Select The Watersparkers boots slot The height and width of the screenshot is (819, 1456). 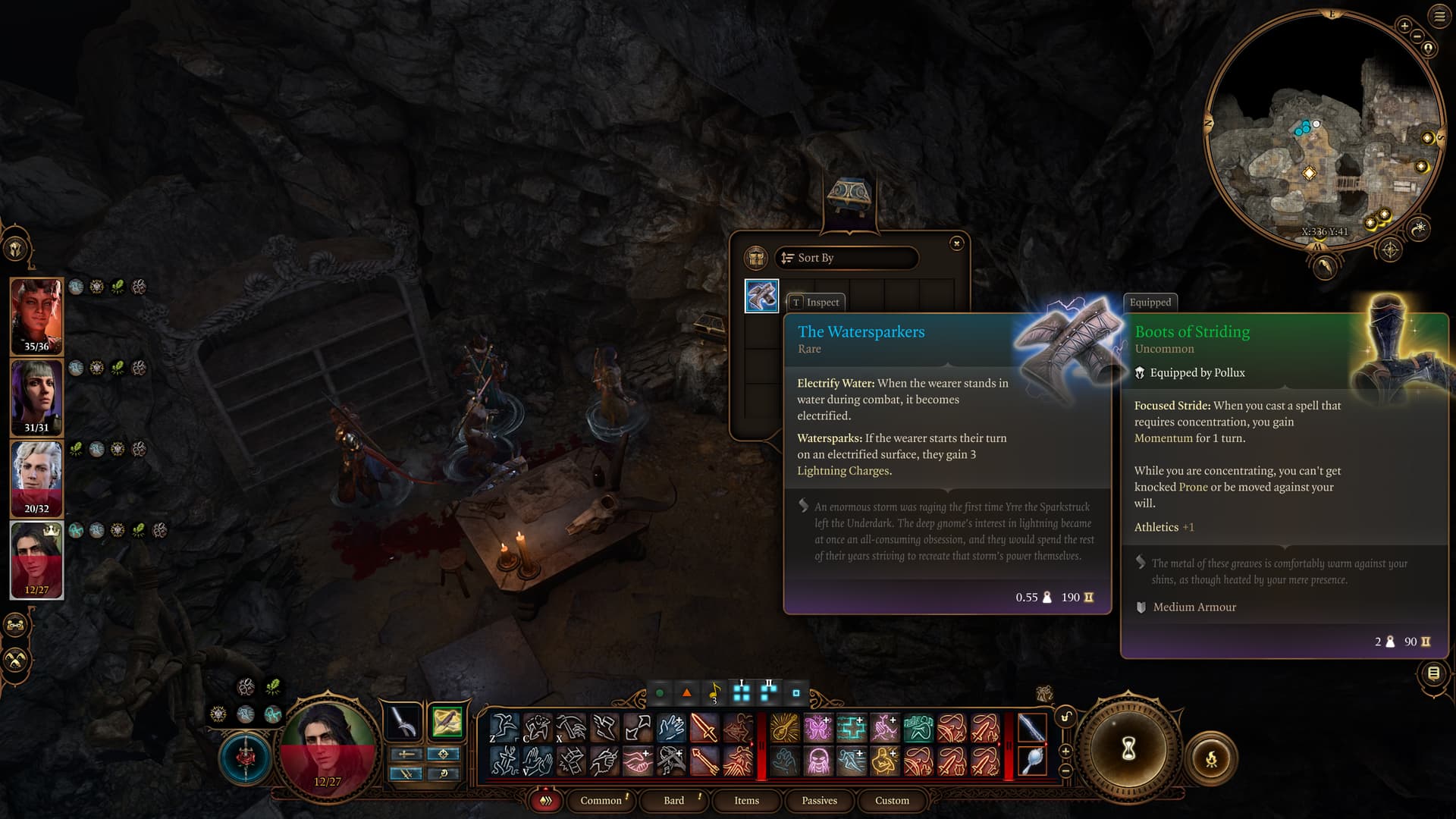[761, 296]
